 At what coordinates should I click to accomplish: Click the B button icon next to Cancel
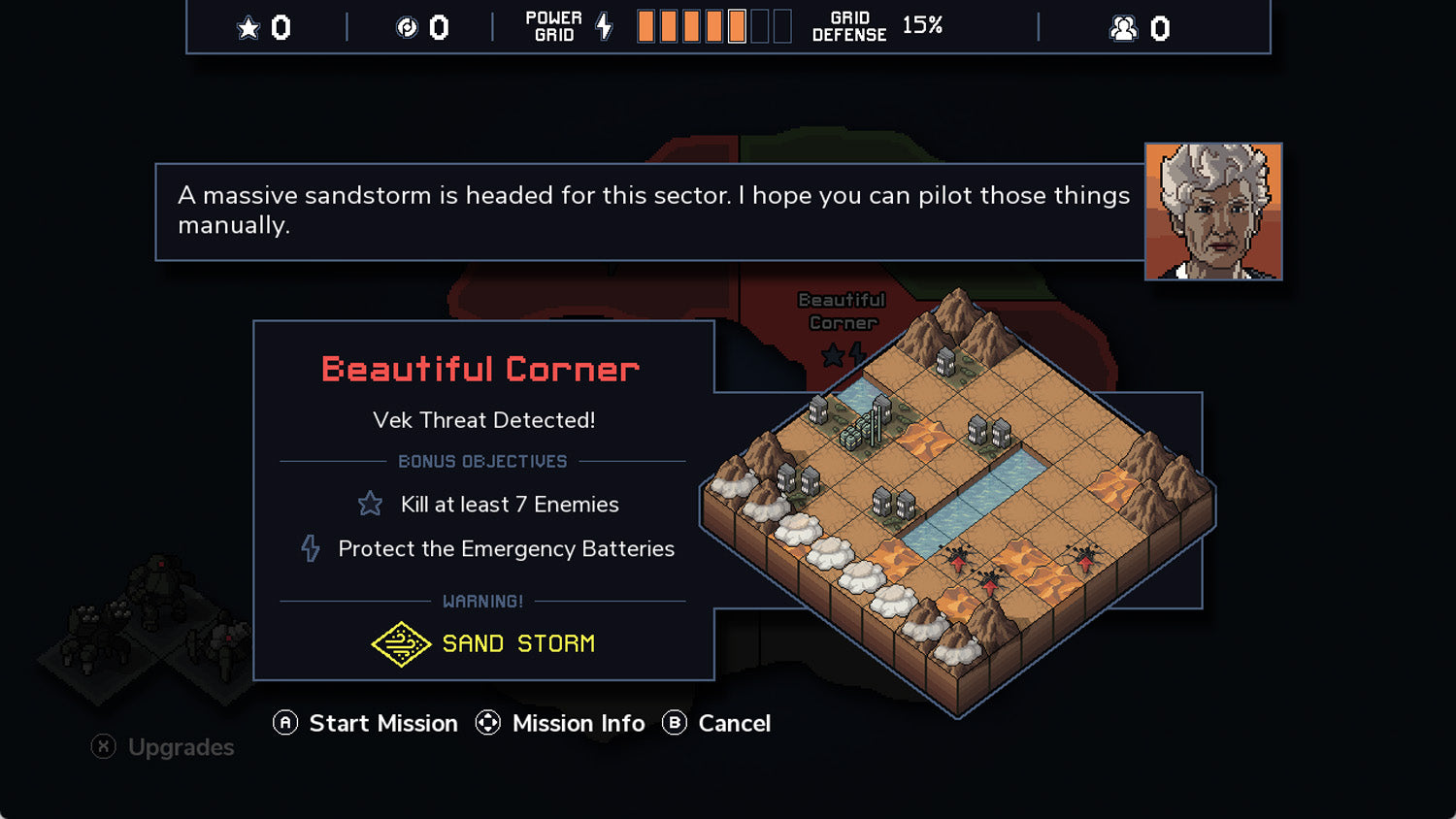click(673, 723)
